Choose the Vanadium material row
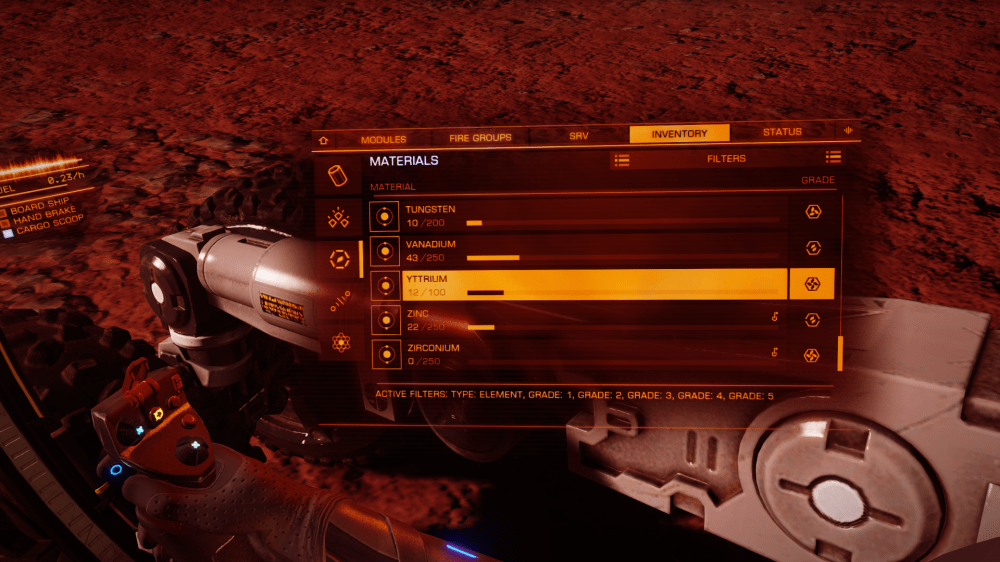Viewport: 1000px width, 562px height. click(592, 250)
